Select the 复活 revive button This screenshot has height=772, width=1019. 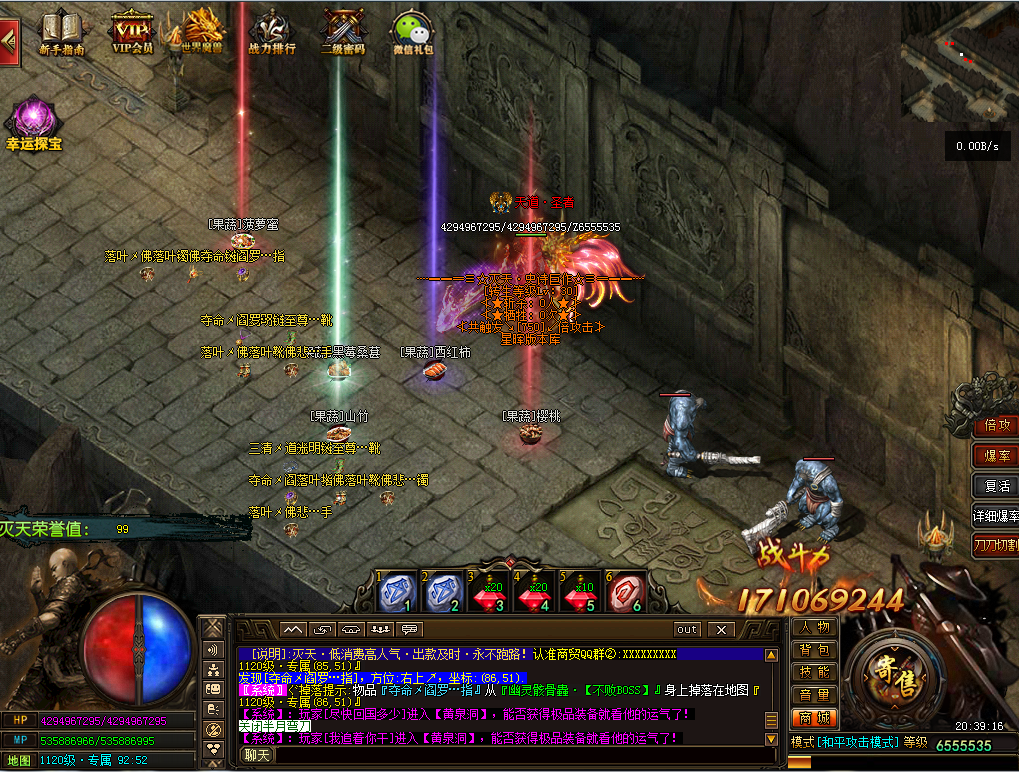coord(996,486)
